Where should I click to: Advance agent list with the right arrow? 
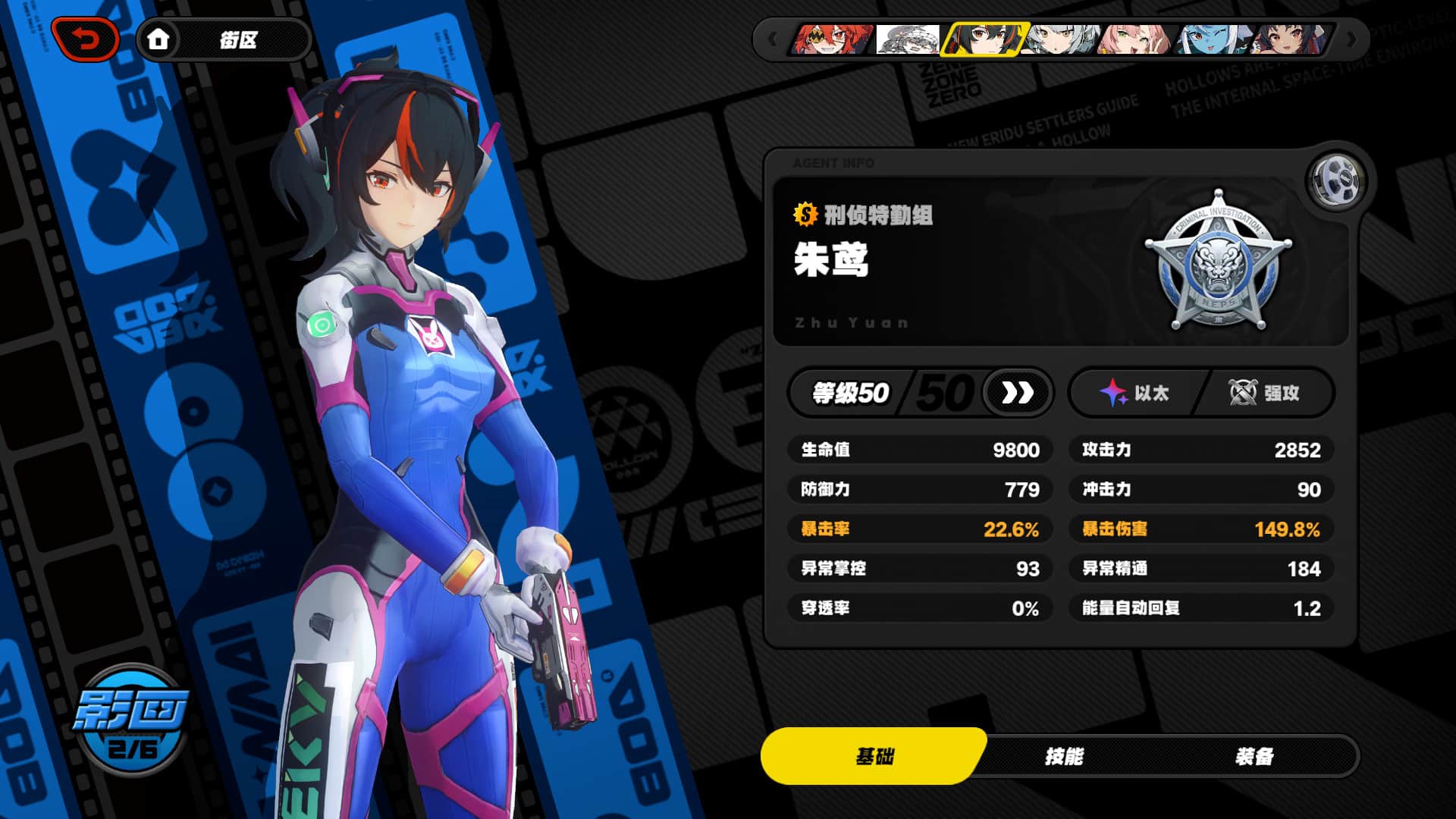pos(1351,39)
